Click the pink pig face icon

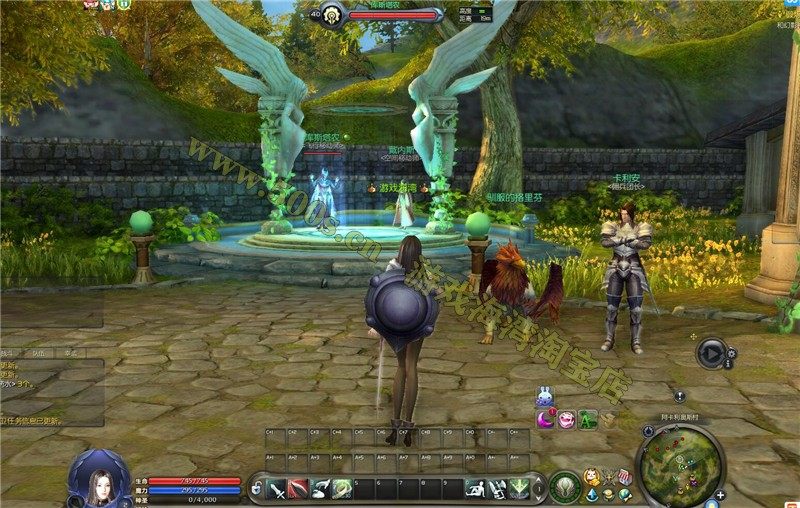(567, 420)
